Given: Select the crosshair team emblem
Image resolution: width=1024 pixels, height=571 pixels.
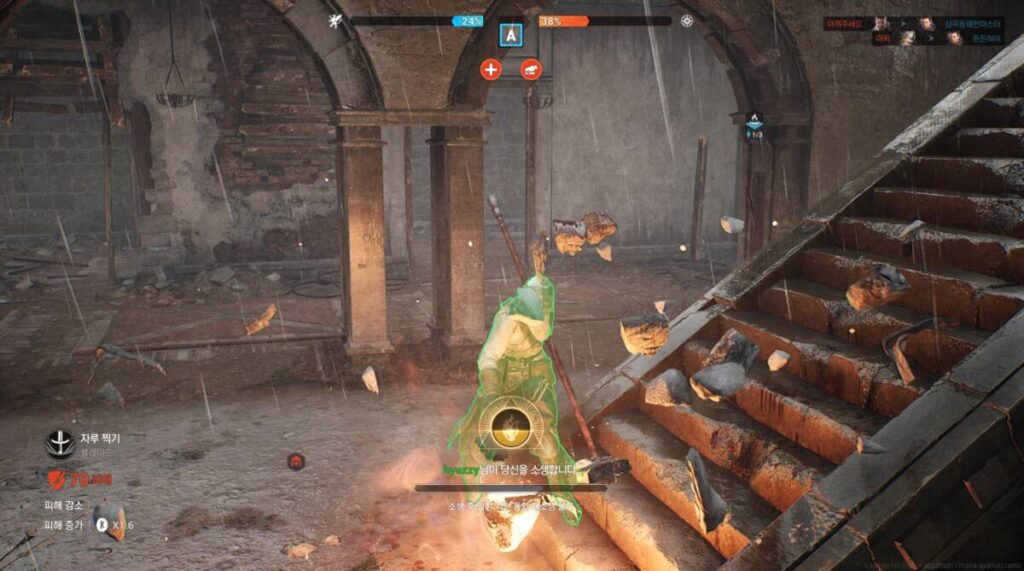Looking at the screenshot, I should click(687, 20).
